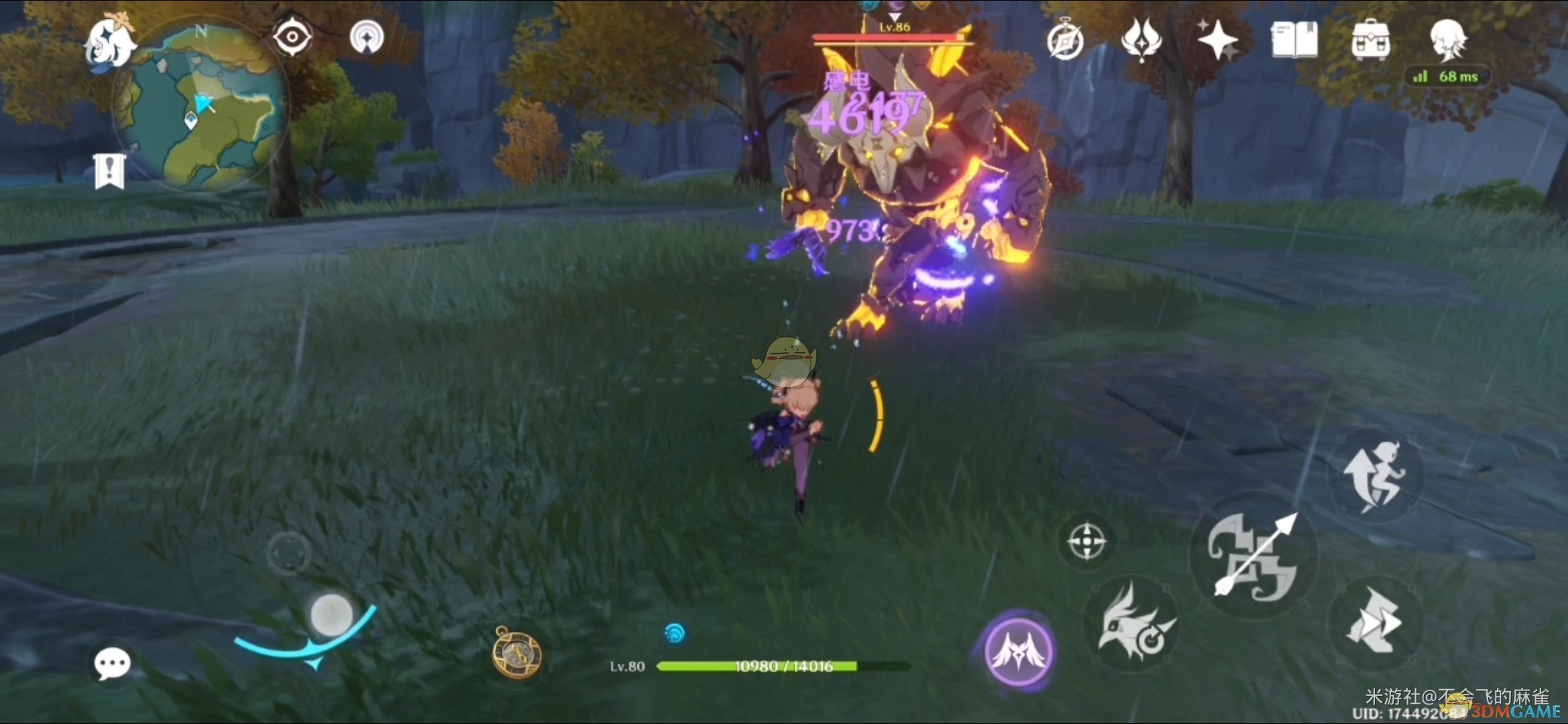Open the events compass icon
This screenshot has width=1568, height=724.
[x=1065, y=42]
